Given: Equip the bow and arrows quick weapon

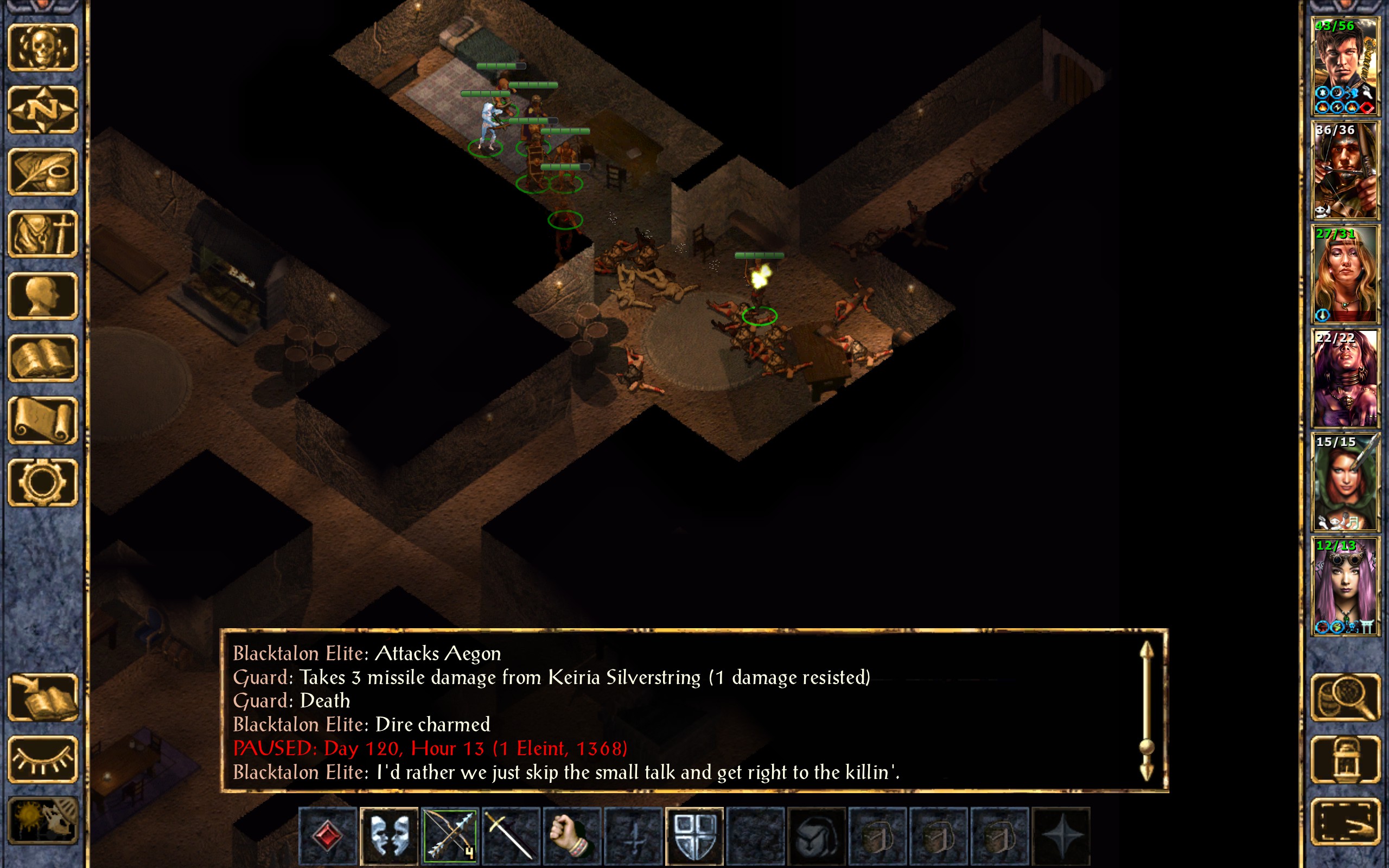Looking at the screenshot, I should coord(450,835).
